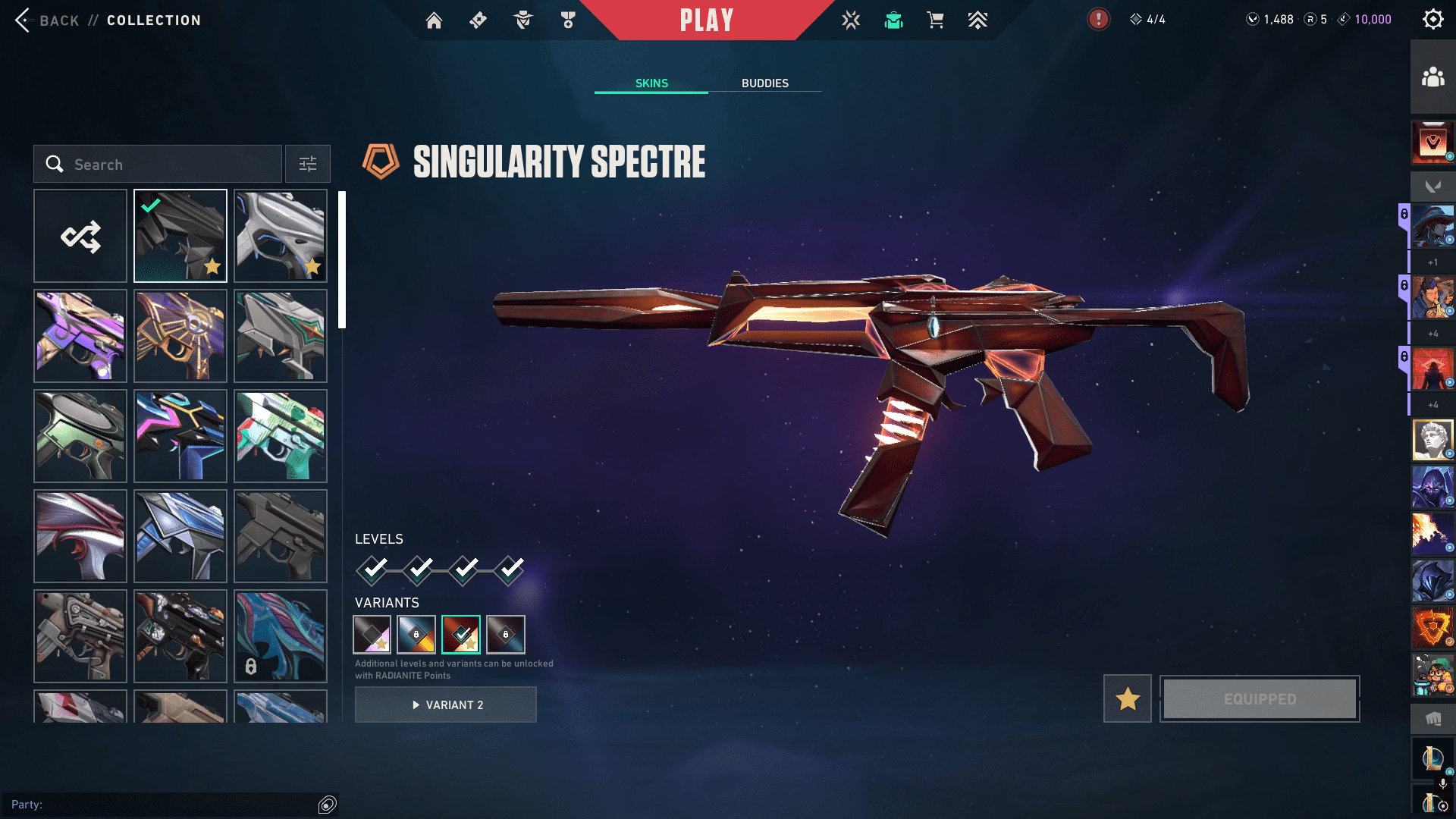Open settings via the gear icon
Image resolution: width=1456 pixels, height=819 pixels.
pyautogui.click(x=1432, y=20)
